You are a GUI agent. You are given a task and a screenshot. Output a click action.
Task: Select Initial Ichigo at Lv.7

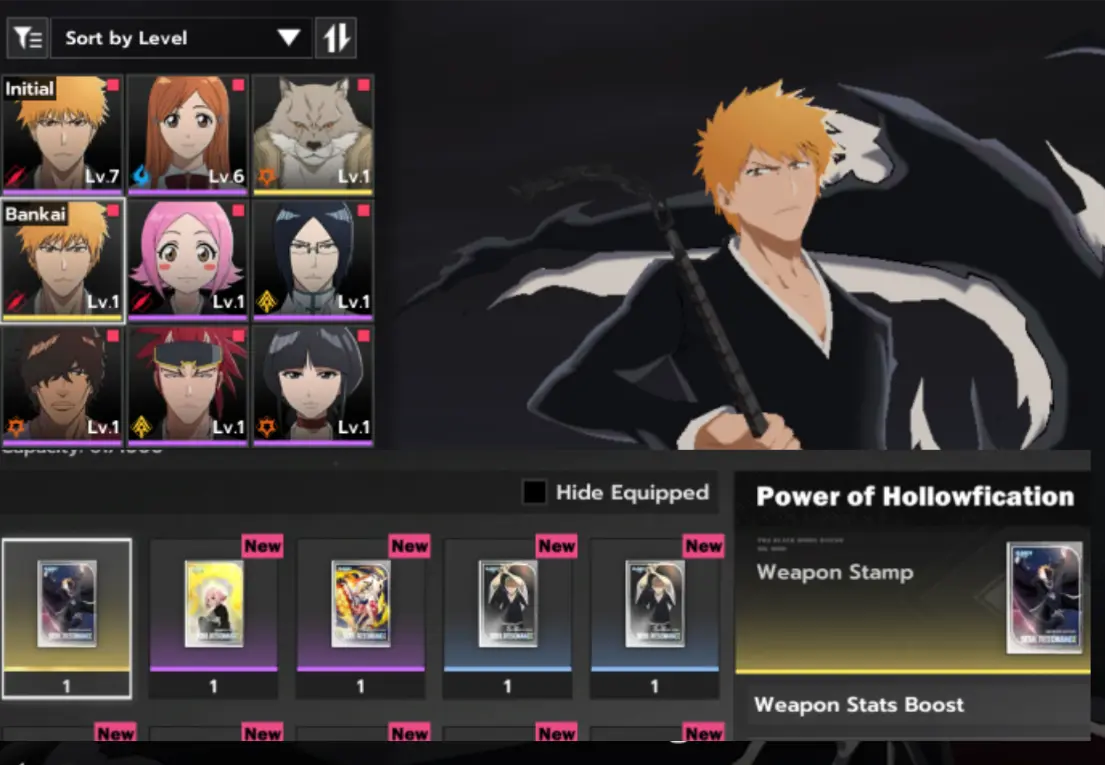click(x=62, y=133)
